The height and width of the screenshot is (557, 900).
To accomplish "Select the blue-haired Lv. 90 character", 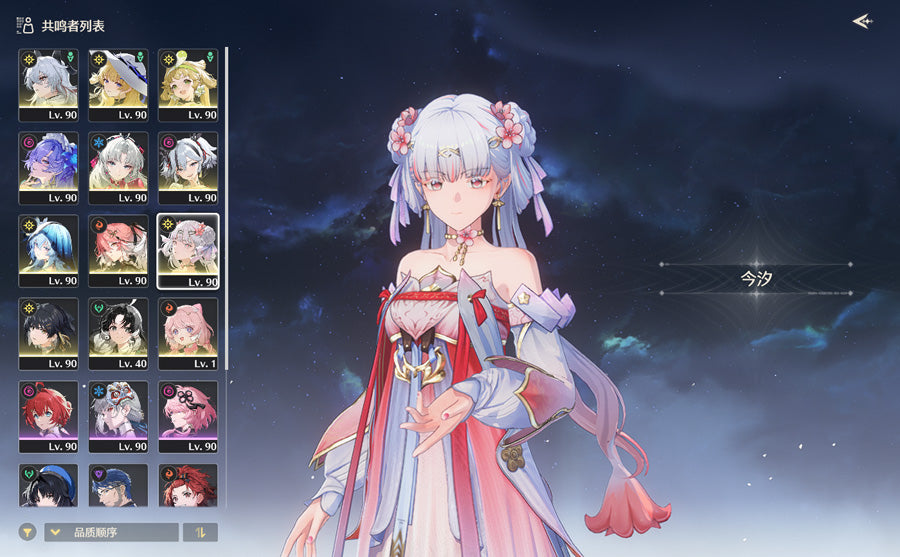I will (x=48, y=244).
